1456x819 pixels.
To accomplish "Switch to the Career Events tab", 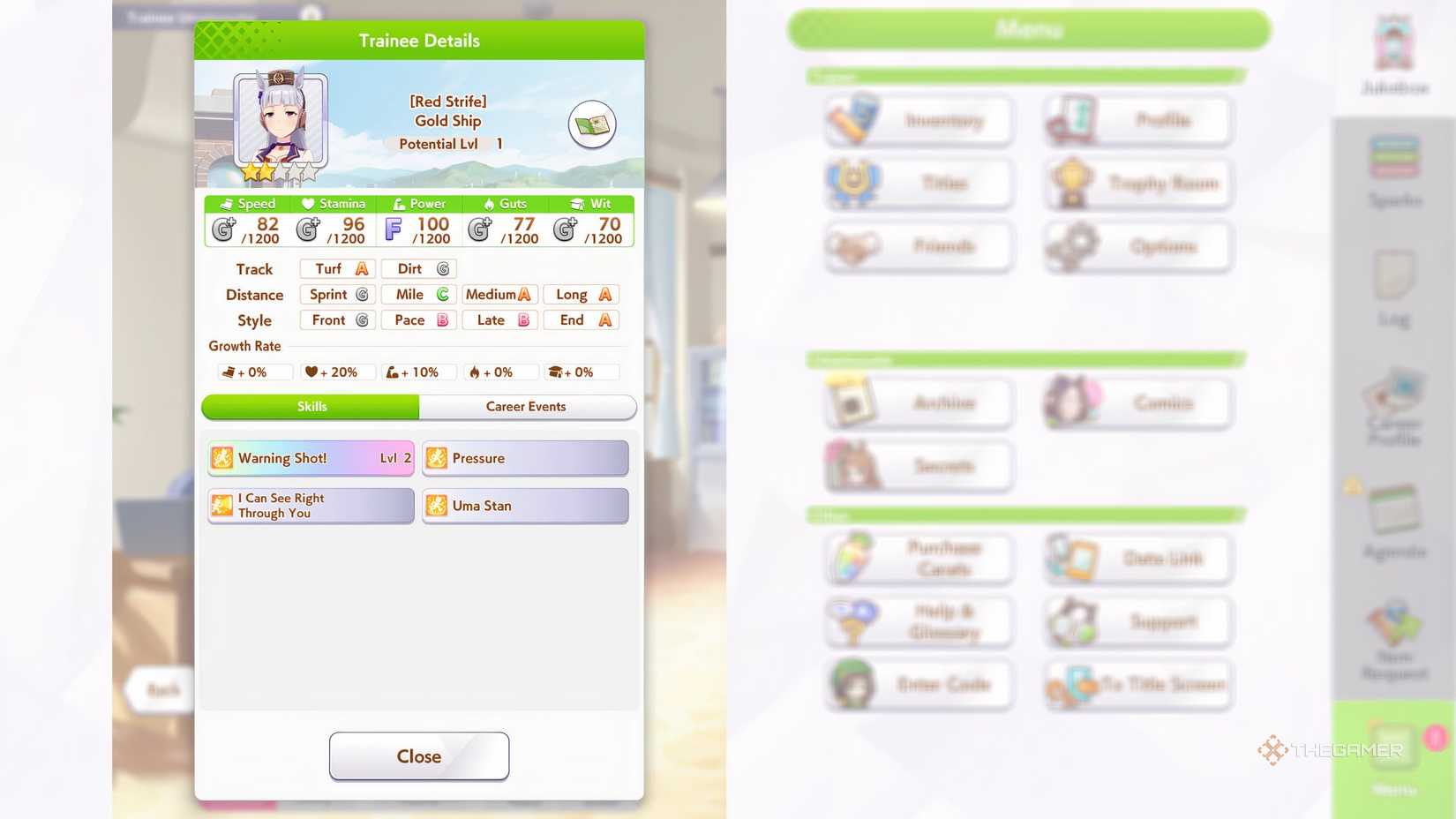I will pos(527,407).
